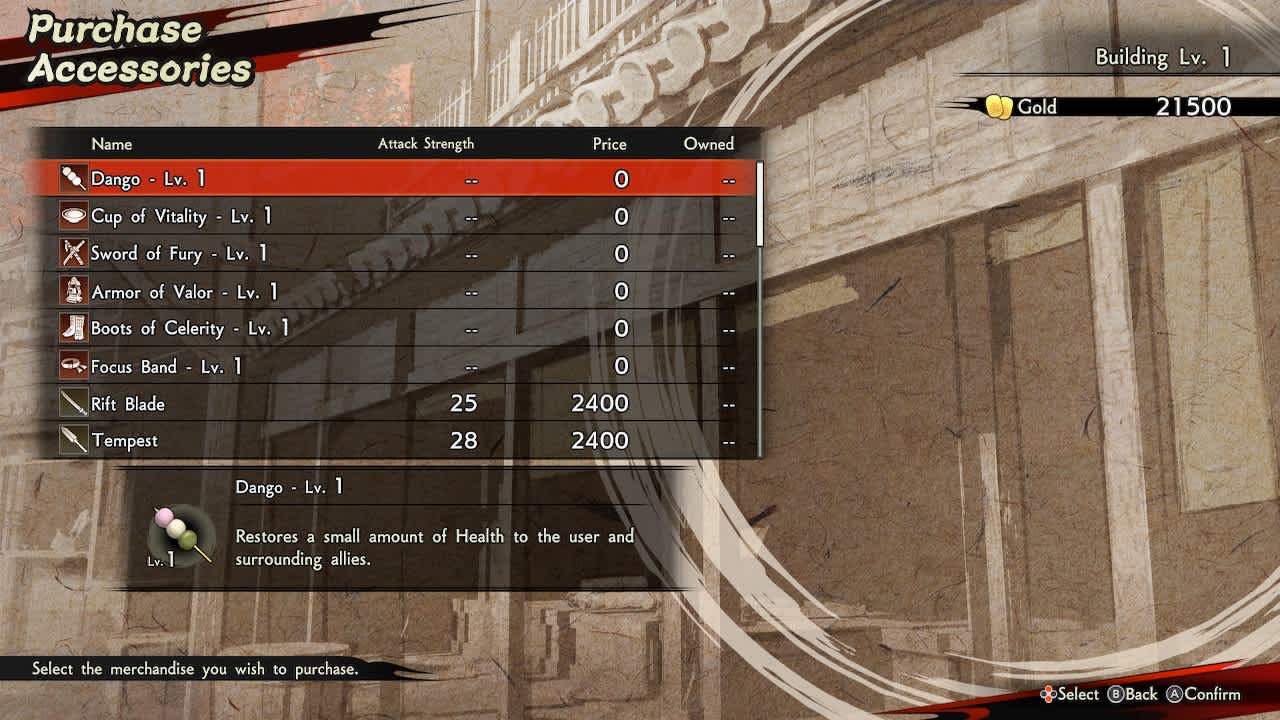Image resolution: width=1280 pixels, height=720 pixels.
Task: Select the Focus Band - Lv. 1 item
Action: [400, 367]
